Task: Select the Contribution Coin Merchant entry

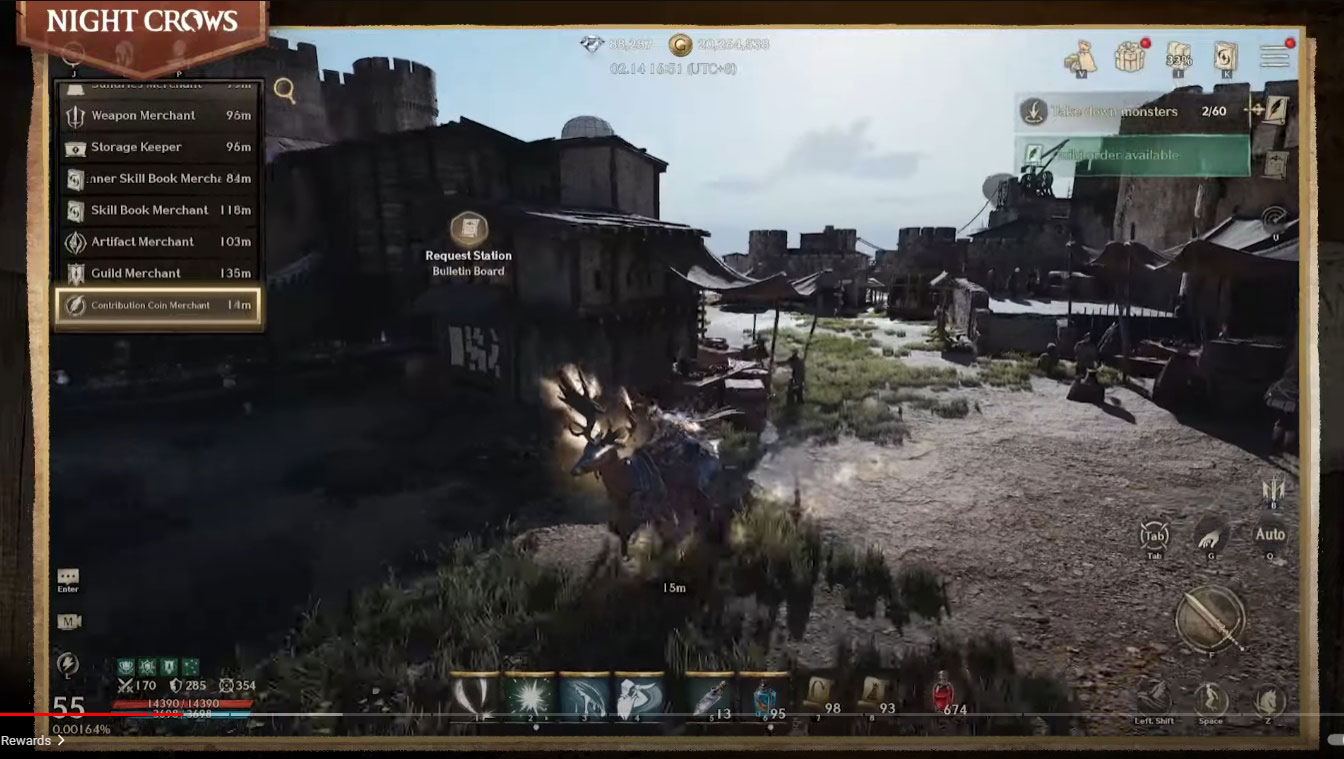Action: (x=158, y=305)
